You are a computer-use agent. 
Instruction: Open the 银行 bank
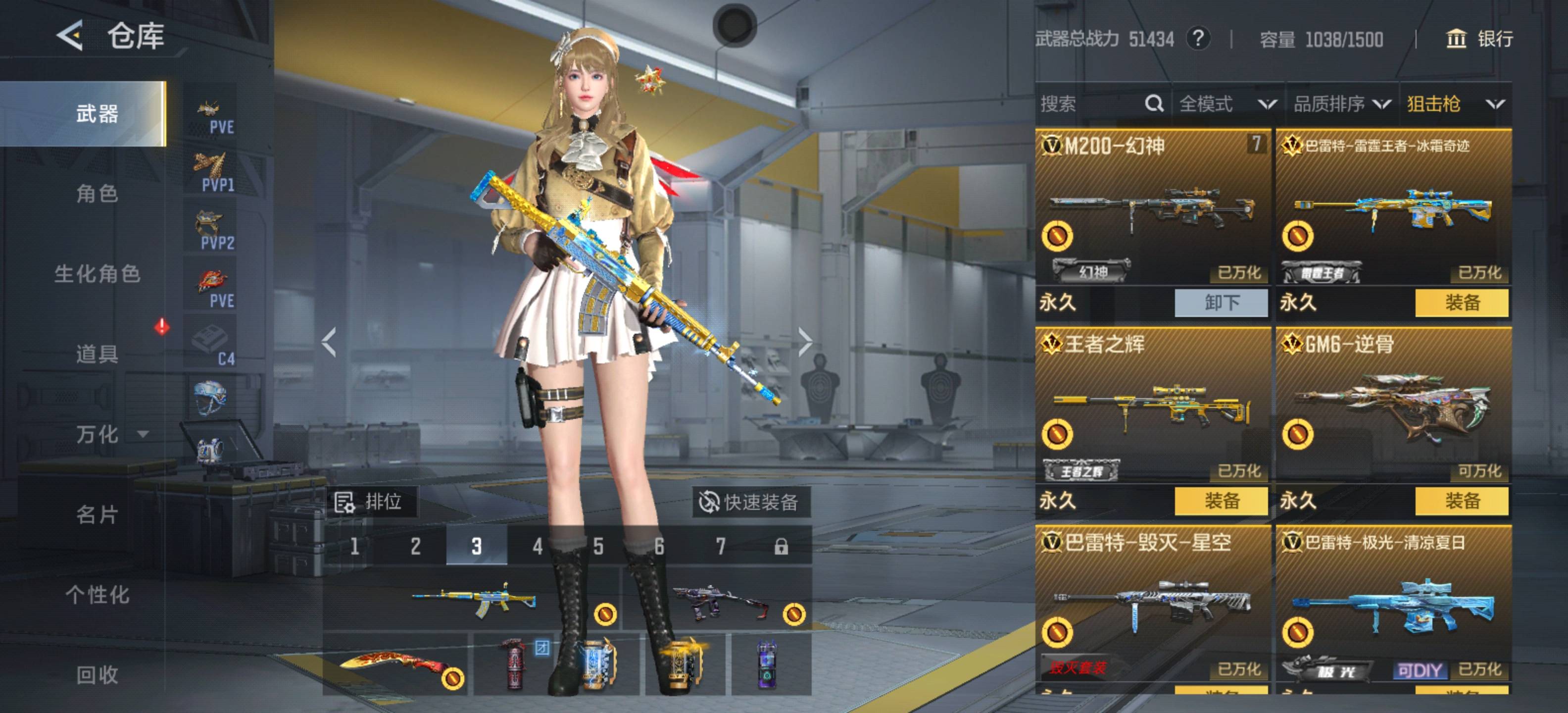click(x=1479, y=39)
